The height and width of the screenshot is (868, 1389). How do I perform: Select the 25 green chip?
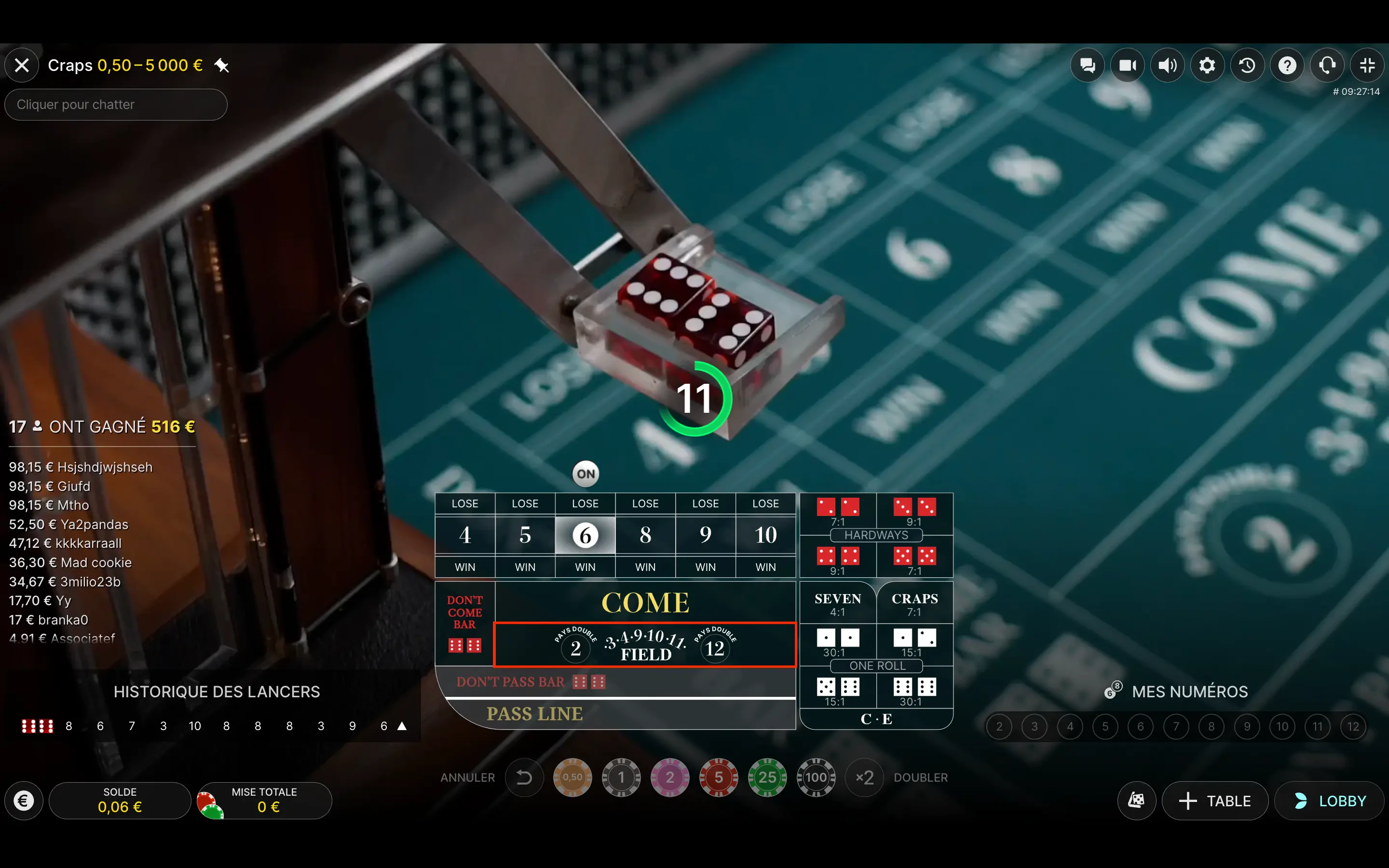pos(767,777)
